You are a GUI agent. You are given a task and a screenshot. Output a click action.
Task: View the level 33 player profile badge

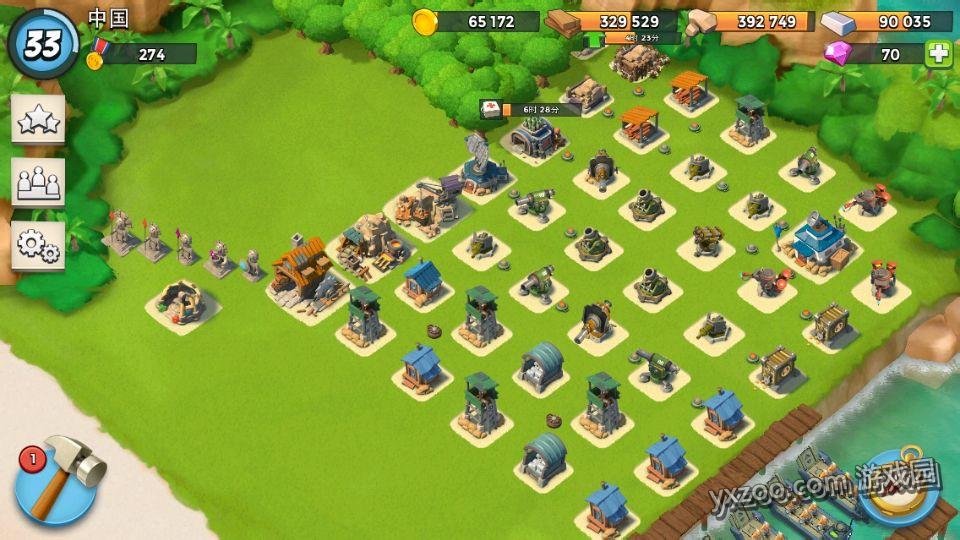point(42,43)
